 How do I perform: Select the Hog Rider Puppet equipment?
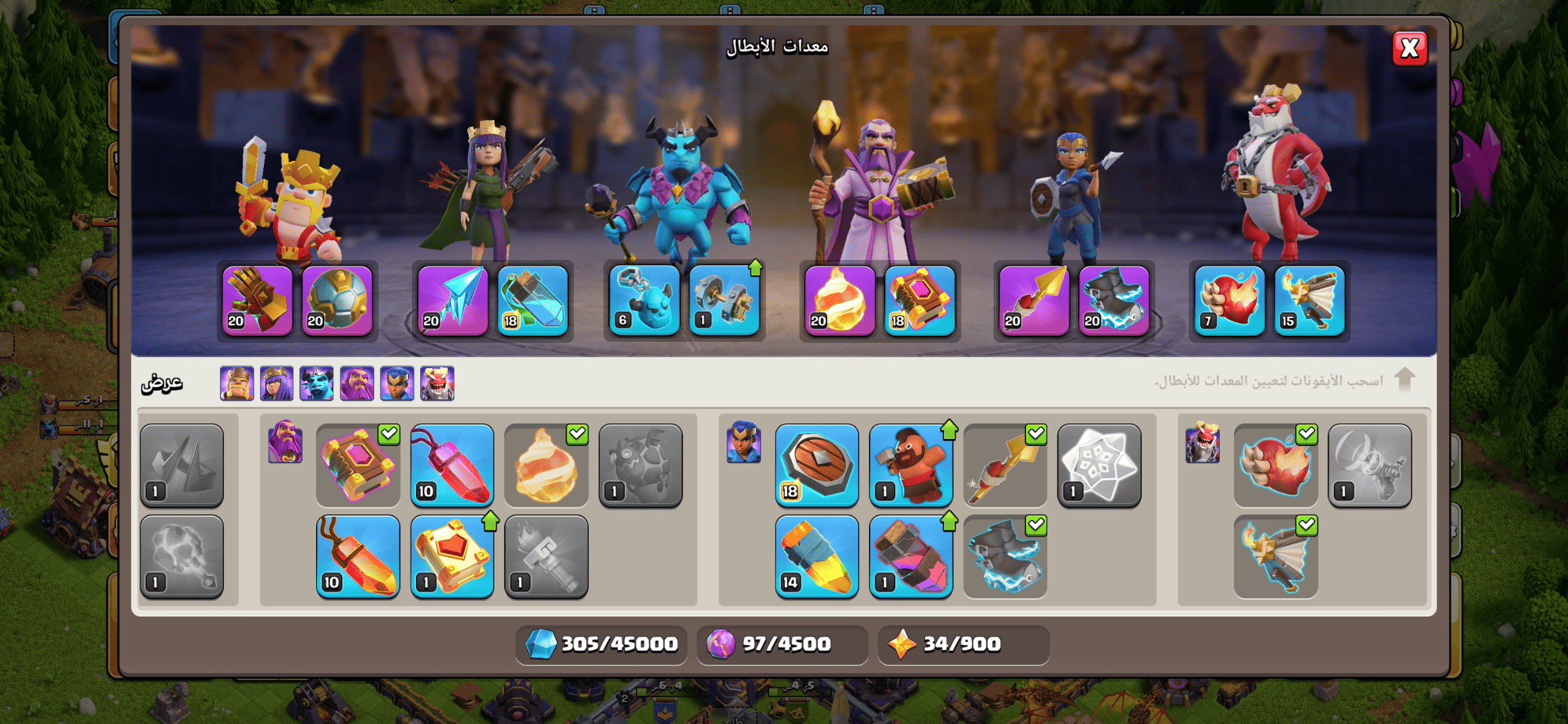(911, 465)
